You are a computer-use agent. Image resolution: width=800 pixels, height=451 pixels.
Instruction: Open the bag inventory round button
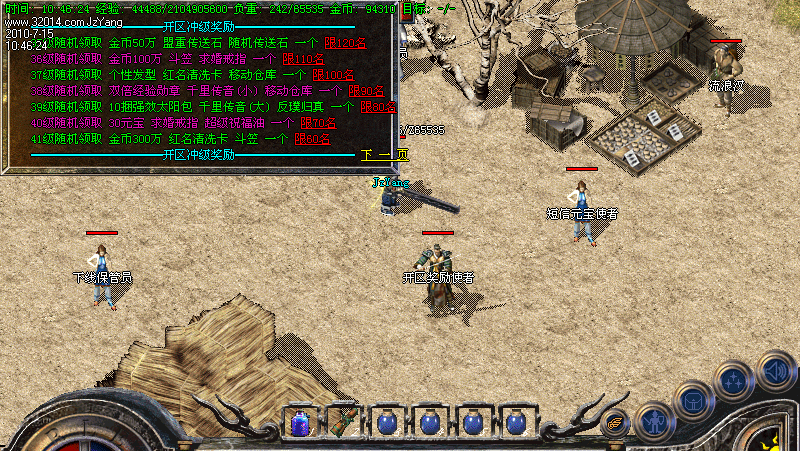coord(693,400)
